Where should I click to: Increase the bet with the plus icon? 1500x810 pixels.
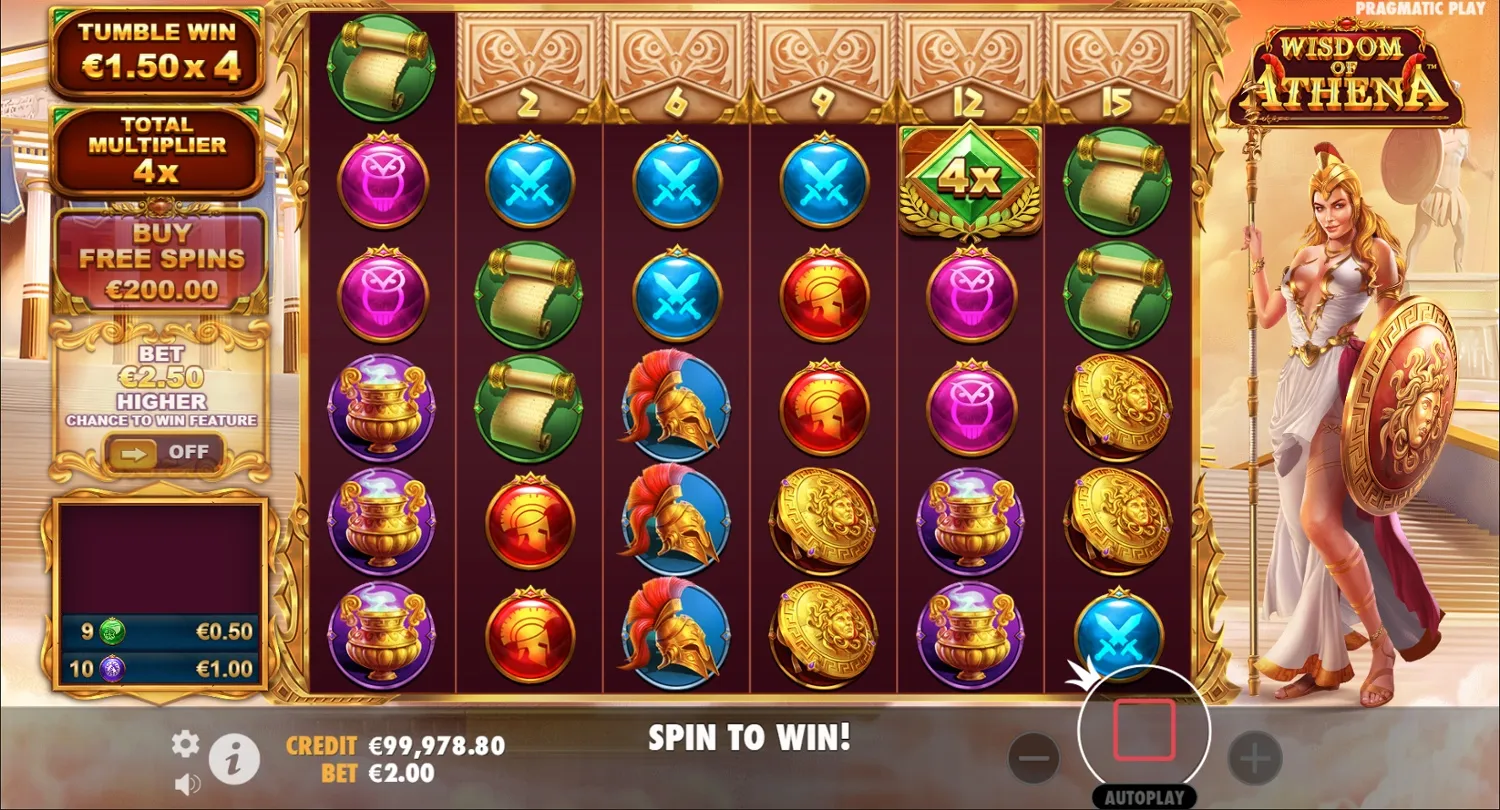[1254, 757]
